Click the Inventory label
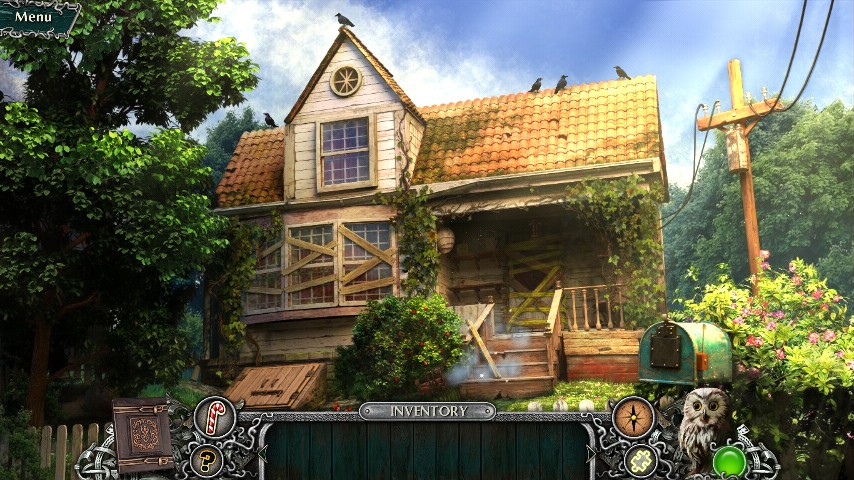Viewport: 854px width, 480px height. pos(428,411)
